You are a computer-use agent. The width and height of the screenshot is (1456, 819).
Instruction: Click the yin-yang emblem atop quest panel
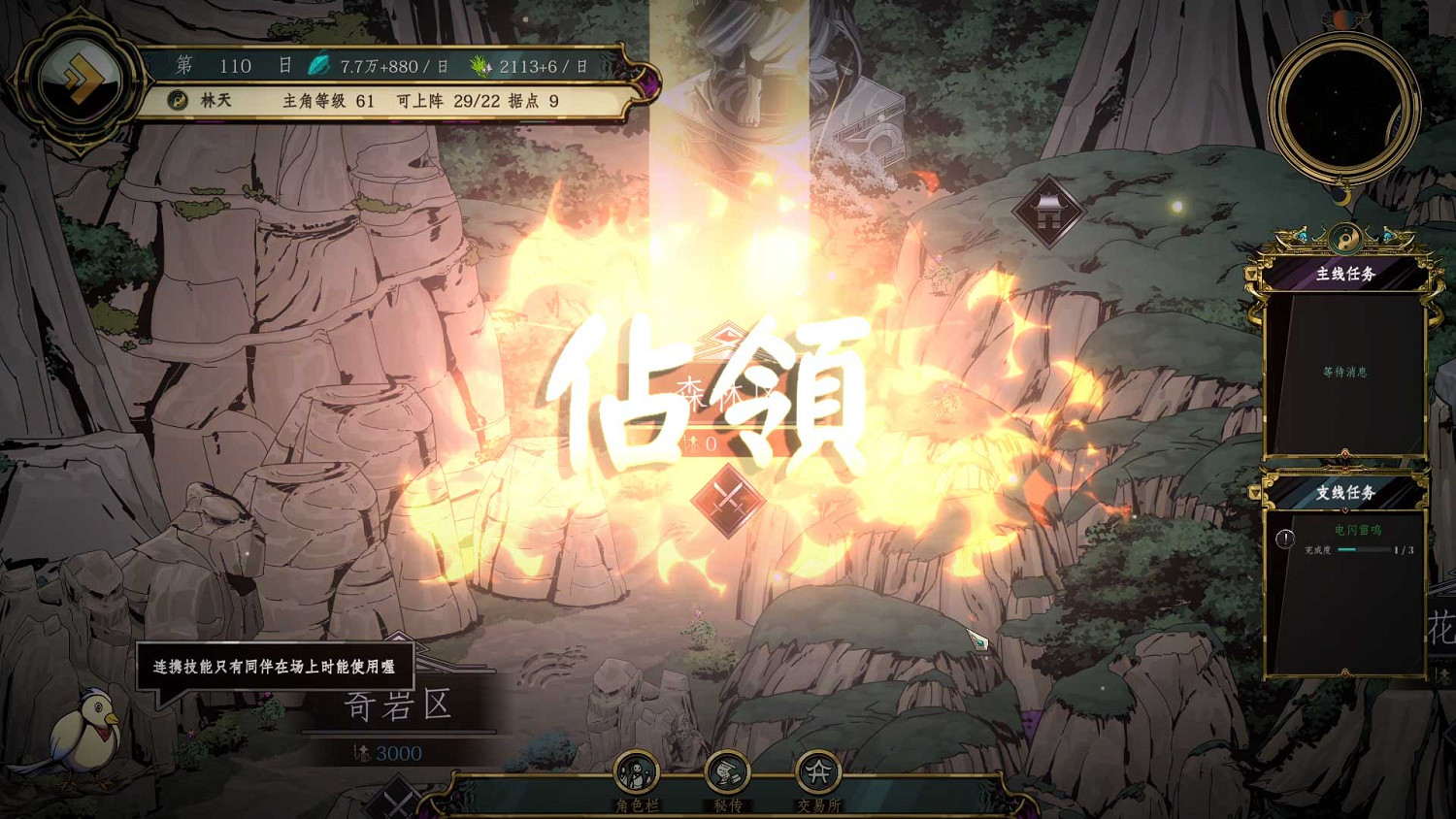point(1347,239)
